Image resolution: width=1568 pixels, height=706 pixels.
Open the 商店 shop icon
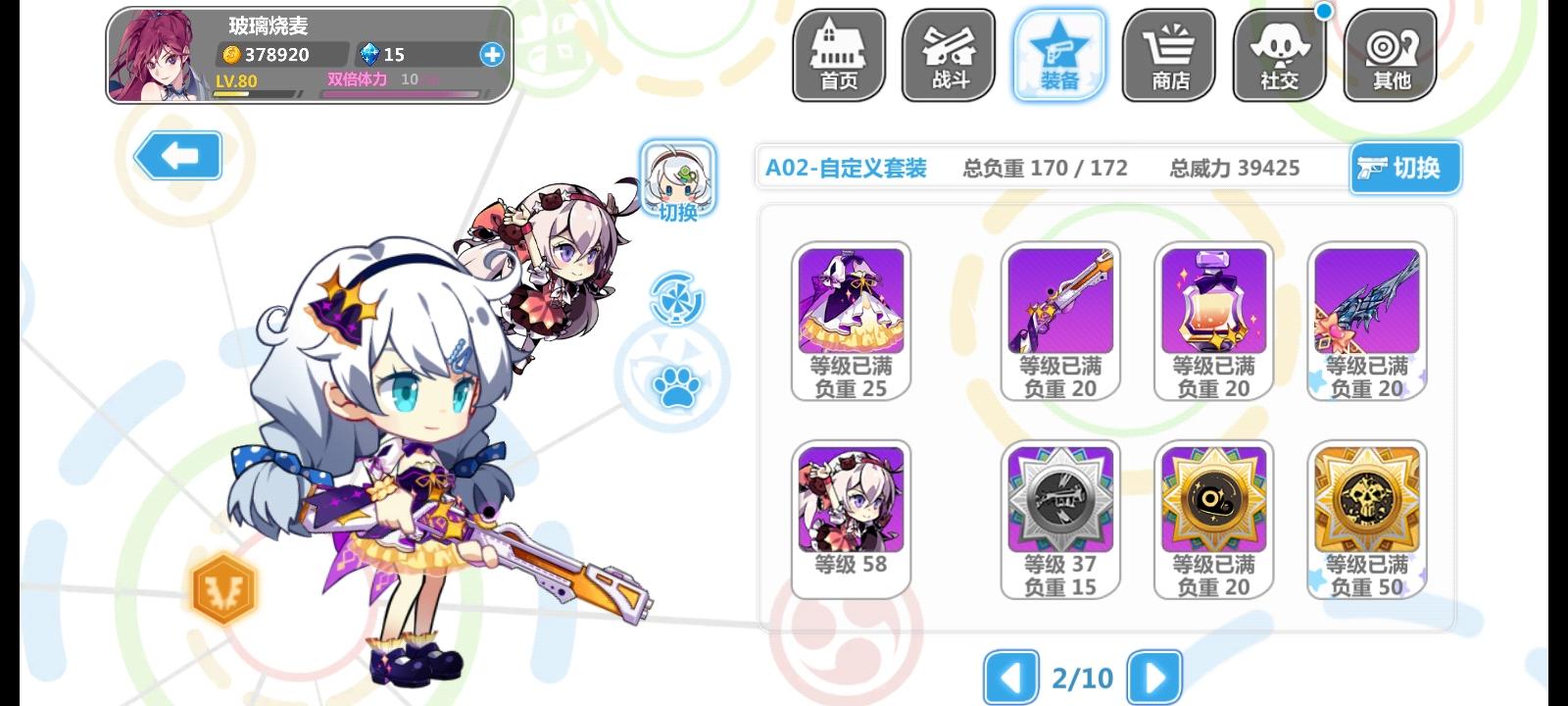click(1168, 54)
